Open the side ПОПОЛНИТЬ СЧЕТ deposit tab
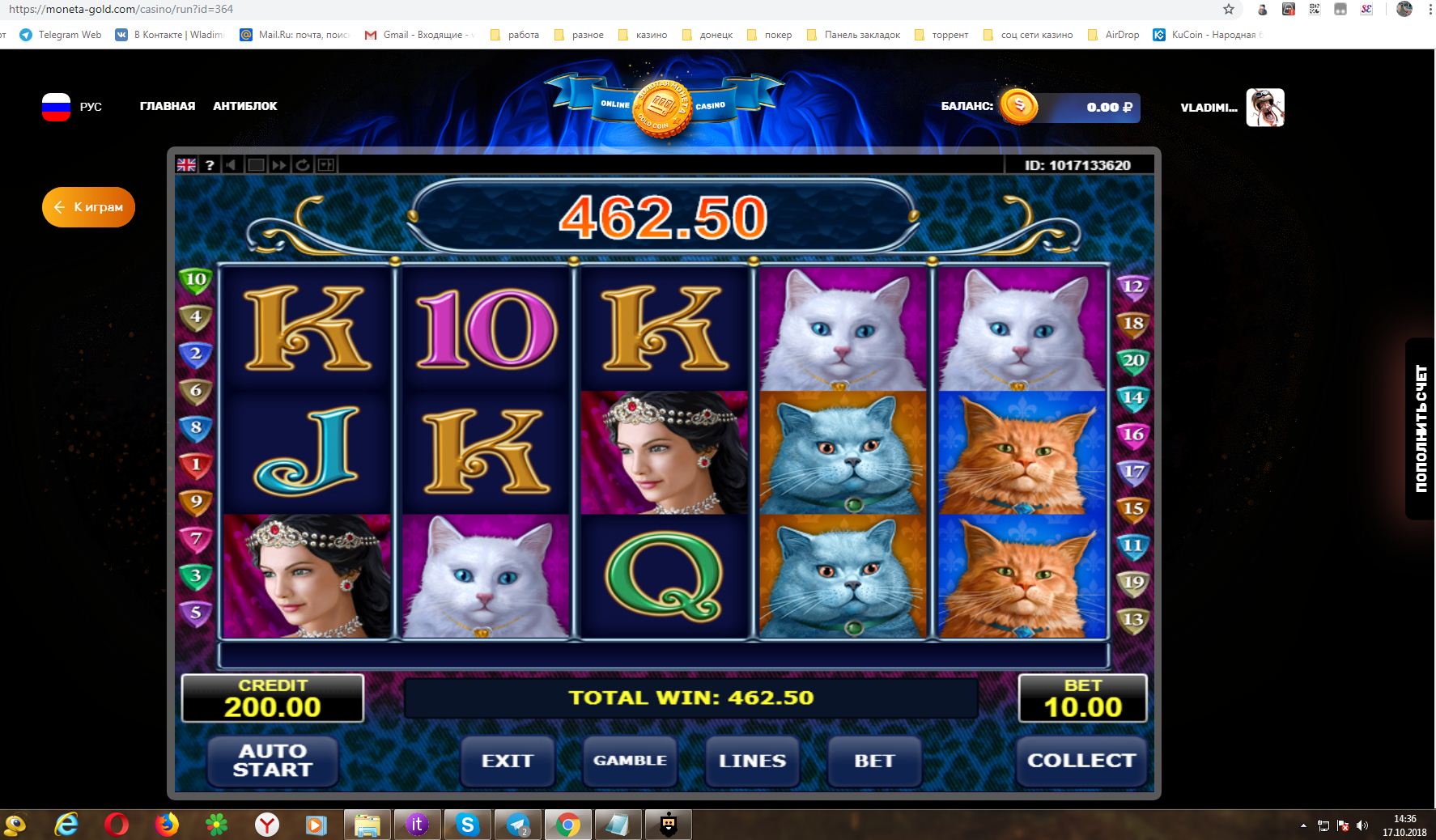This screenshot has height=840, width=1436. coord(1421,429)
